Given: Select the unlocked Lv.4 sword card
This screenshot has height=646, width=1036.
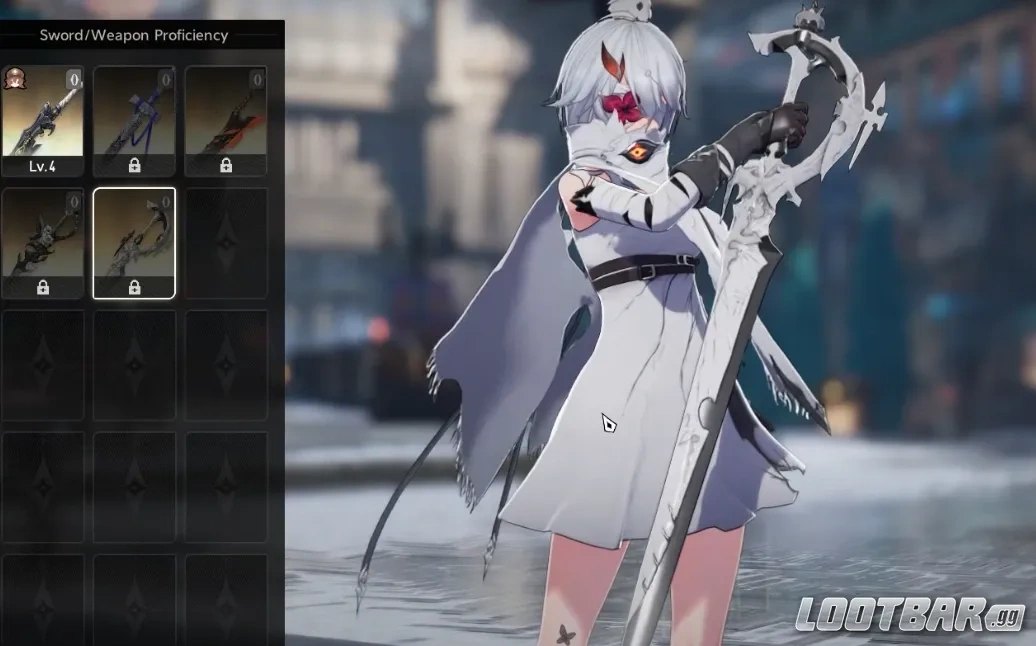Looking at the screenshot, I should (x=42, y=121).
